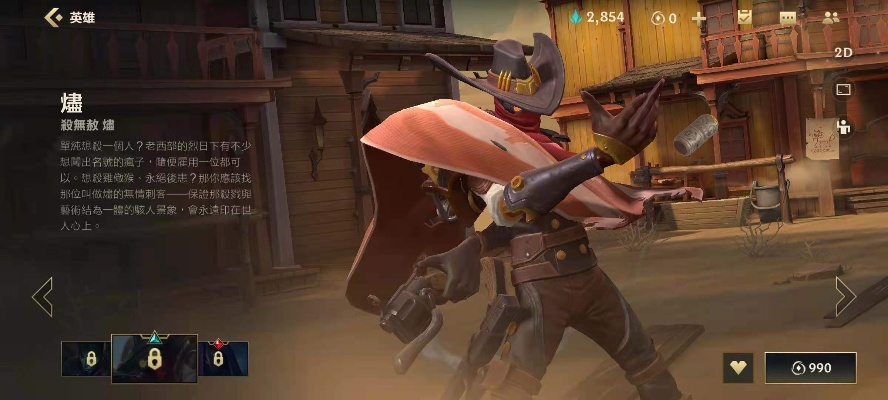This screenshot has height=400, width=888.
Task: Open the clipboard missions icon
Action: [744, 17]
